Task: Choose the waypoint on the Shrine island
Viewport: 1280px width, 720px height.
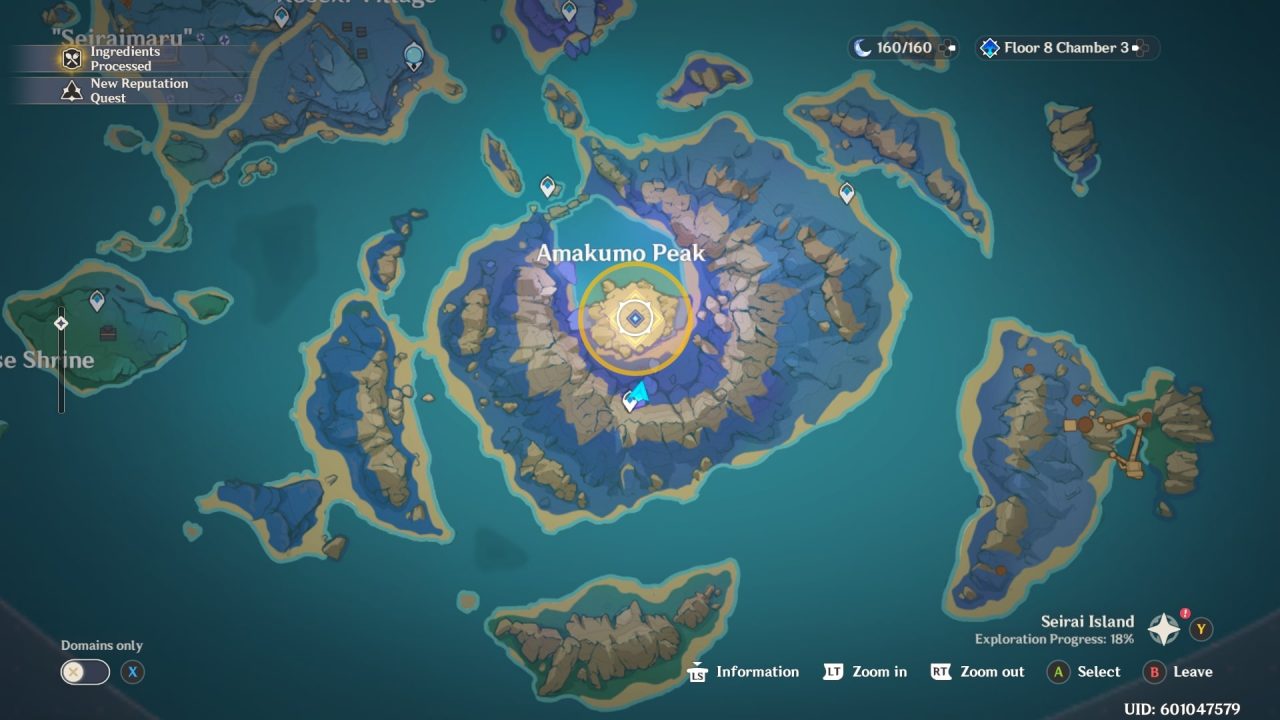Action: point(97,299)
